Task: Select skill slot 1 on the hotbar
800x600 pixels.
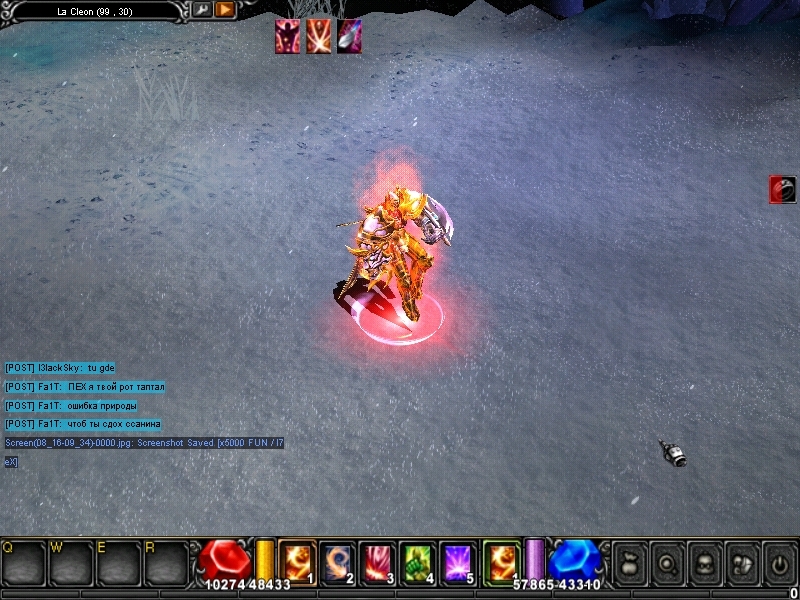Action: point(297,563)
